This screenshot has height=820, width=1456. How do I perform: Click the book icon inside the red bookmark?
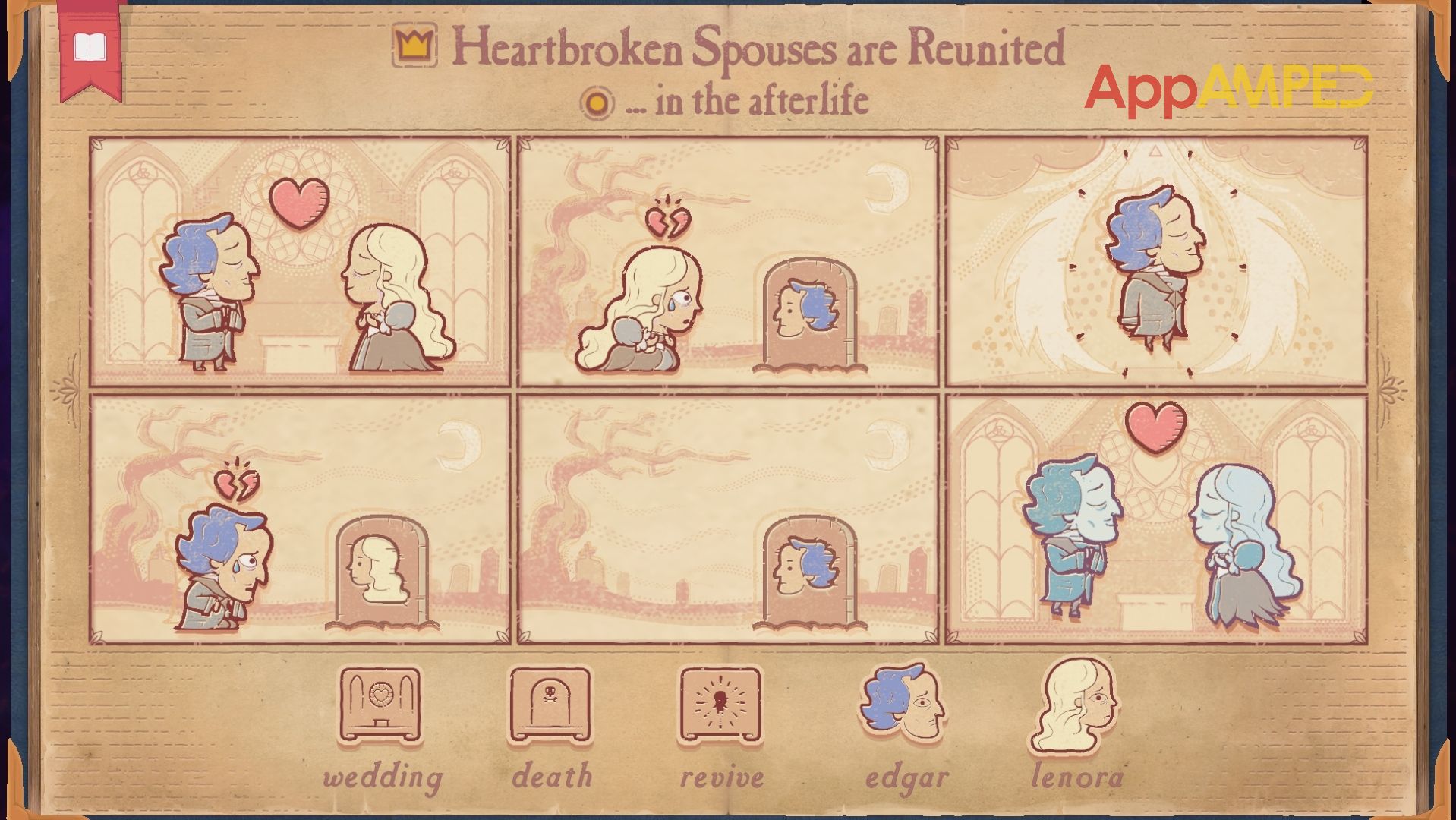pos(91,46)
